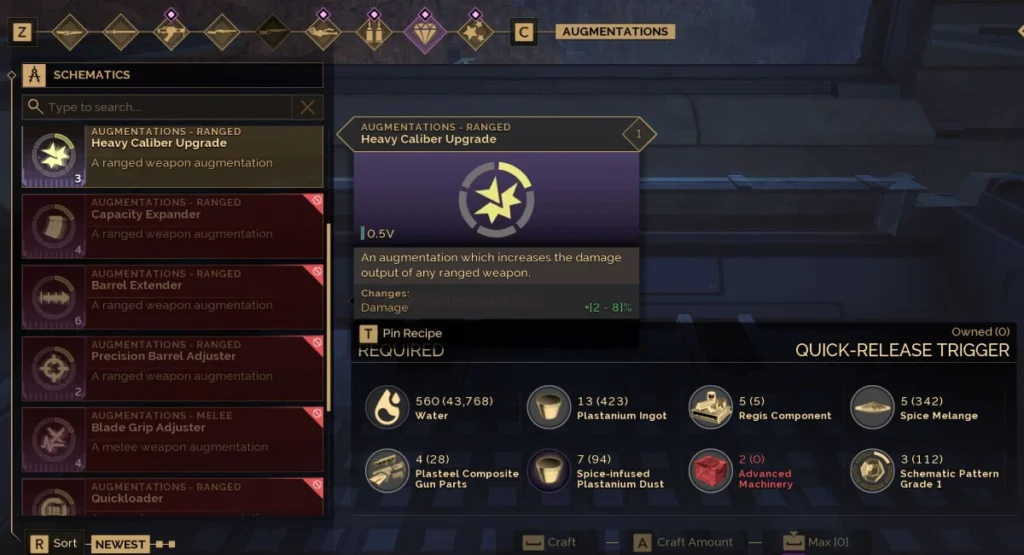The height and width of the screenshot is (555, 1024).
Task: Switch to the stars category tab
Action: pos(475,32)
